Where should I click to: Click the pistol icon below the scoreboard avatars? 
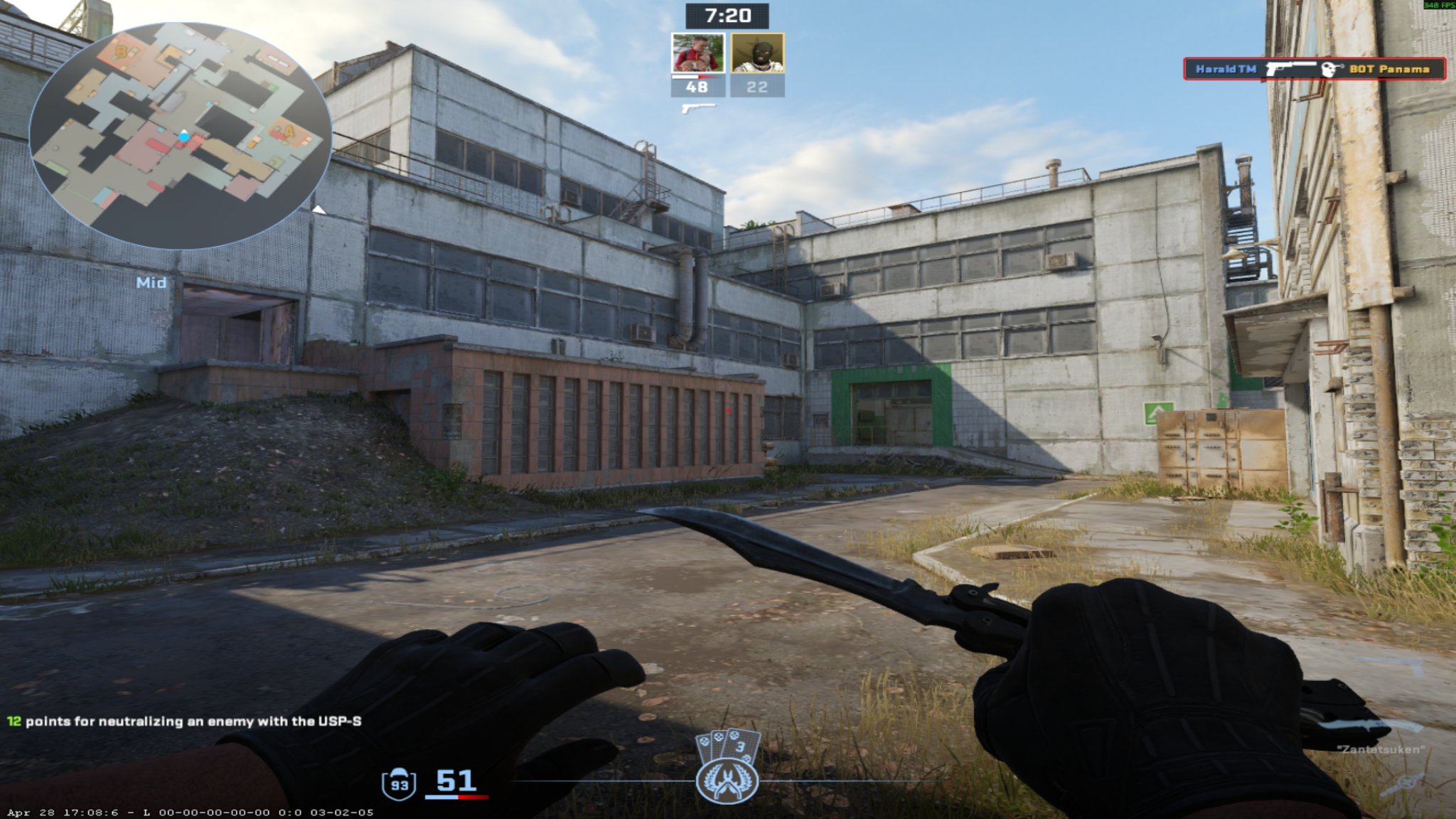699,109
